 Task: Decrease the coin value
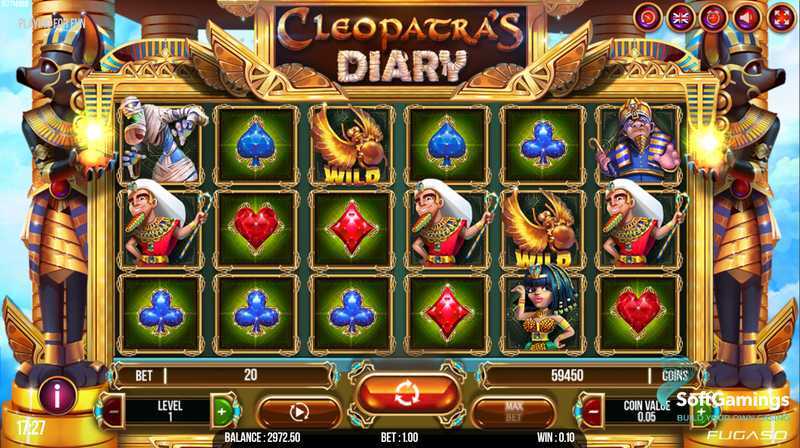593,410
